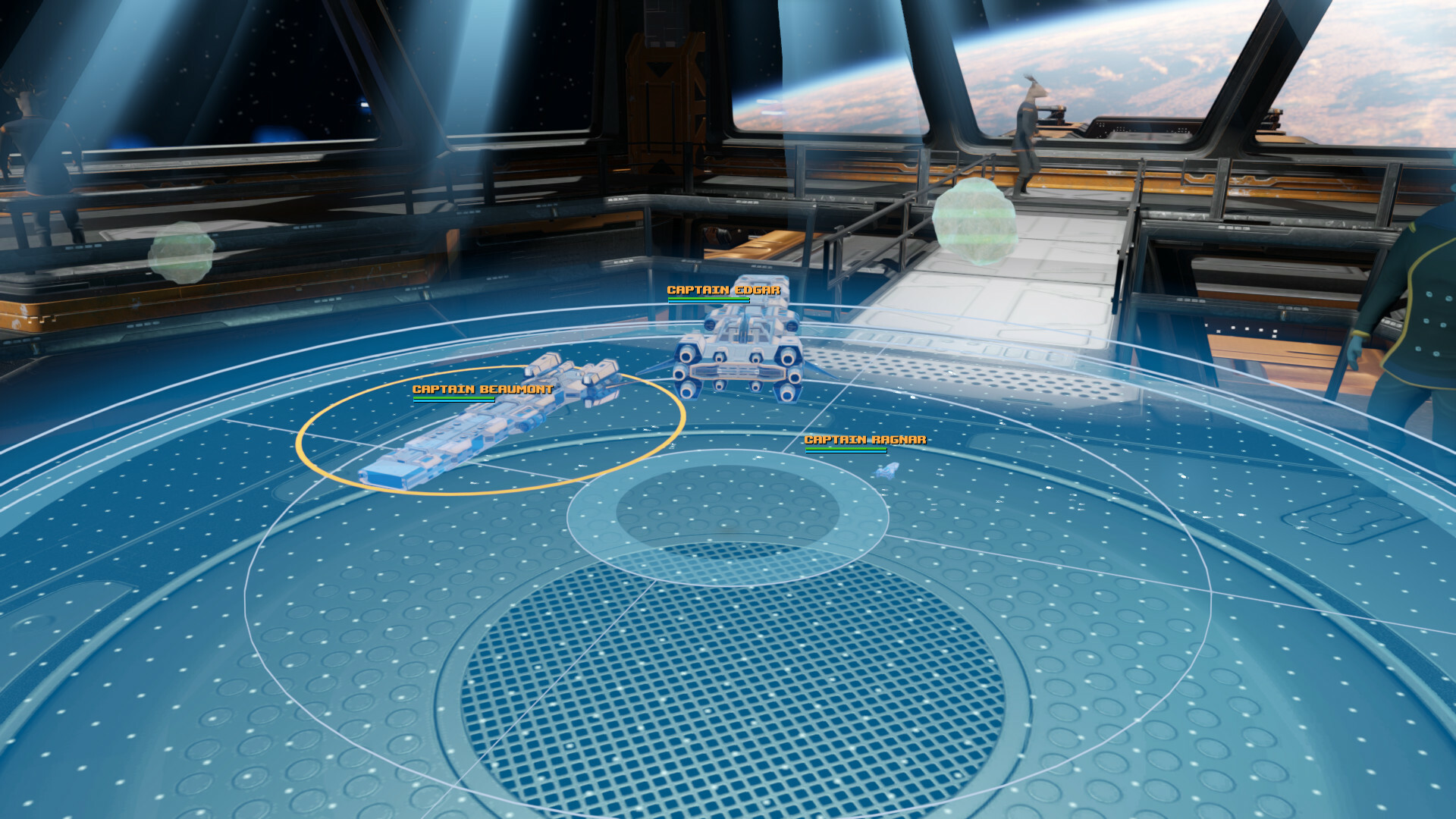Click the Captain Beaumont name label
Image resolution: width=1456 pixels, height=819 pixels.
(483, 388)
